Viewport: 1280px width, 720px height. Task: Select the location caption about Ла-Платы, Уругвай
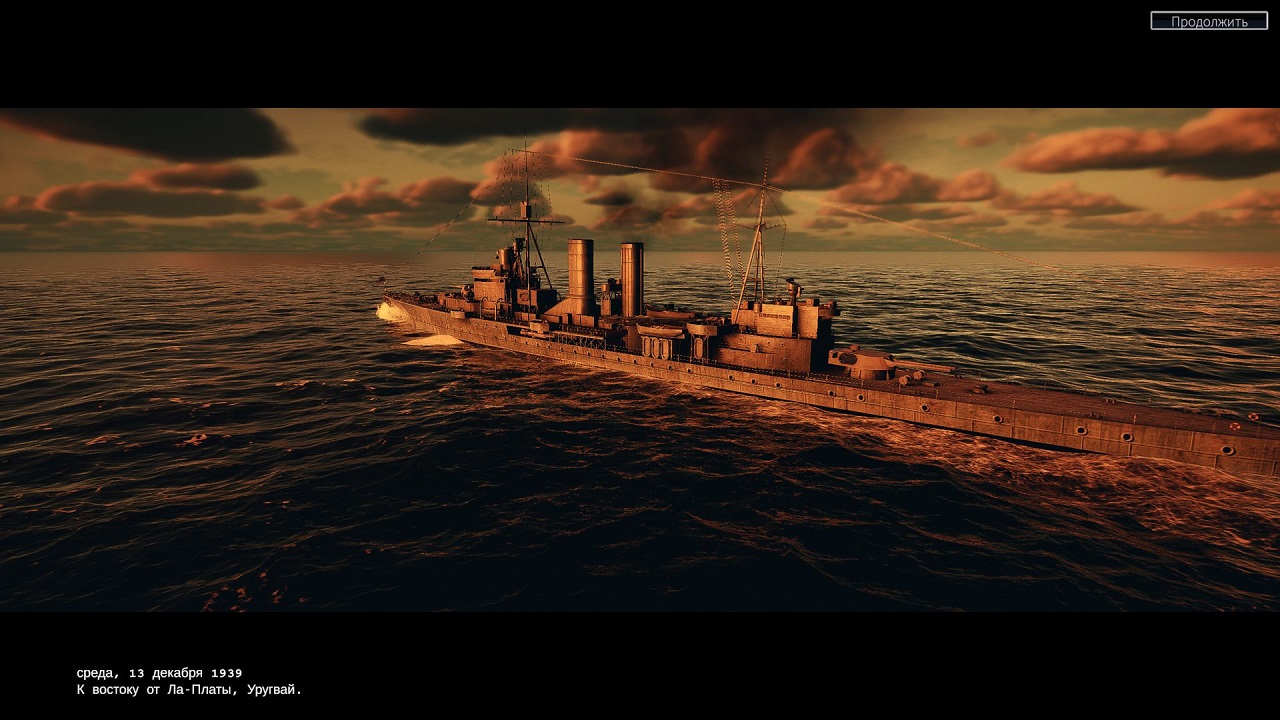click(186, 688)
